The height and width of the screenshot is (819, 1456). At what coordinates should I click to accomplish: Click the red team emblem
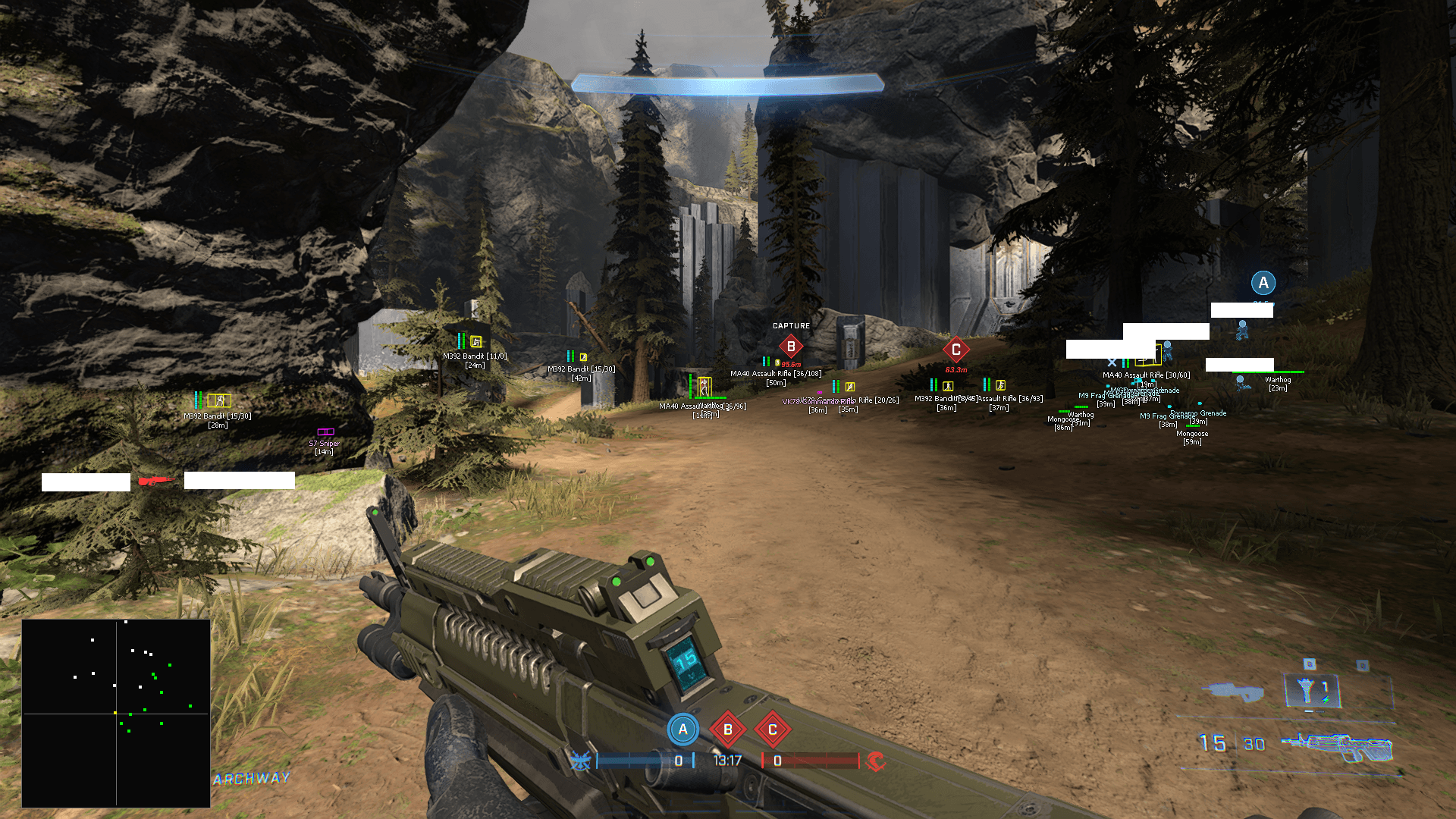(876, 761)
